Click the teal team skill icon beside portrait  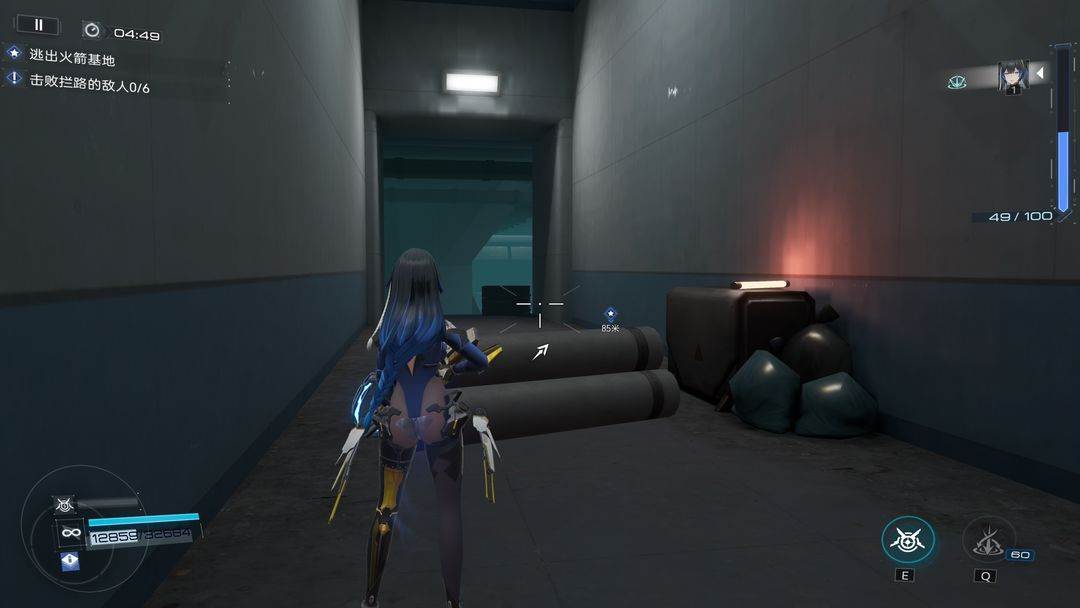tap(957, 82)
